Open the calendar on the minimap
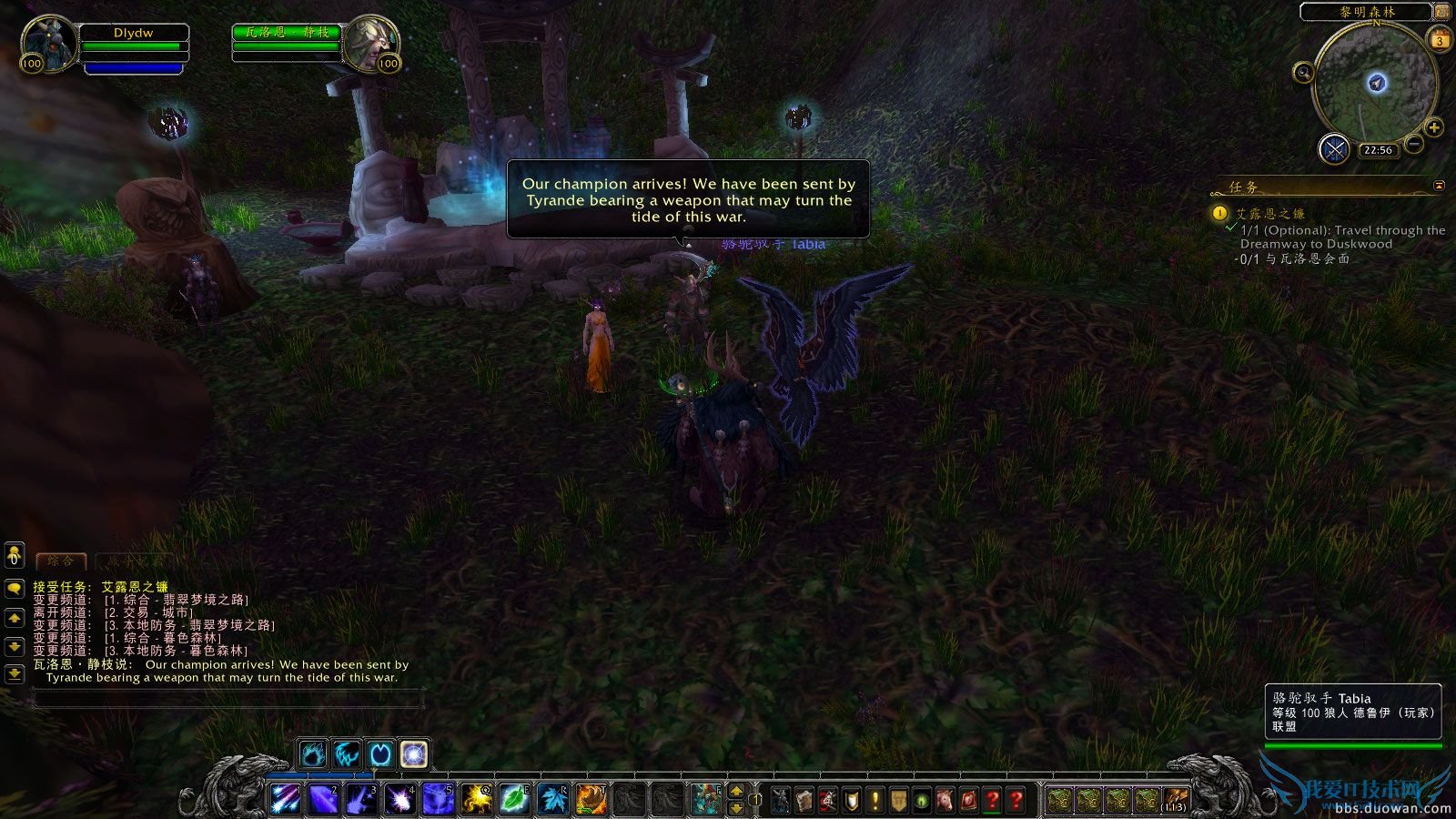The height and width of the screenshot is (819, 1456). (x=1440, y=39)
